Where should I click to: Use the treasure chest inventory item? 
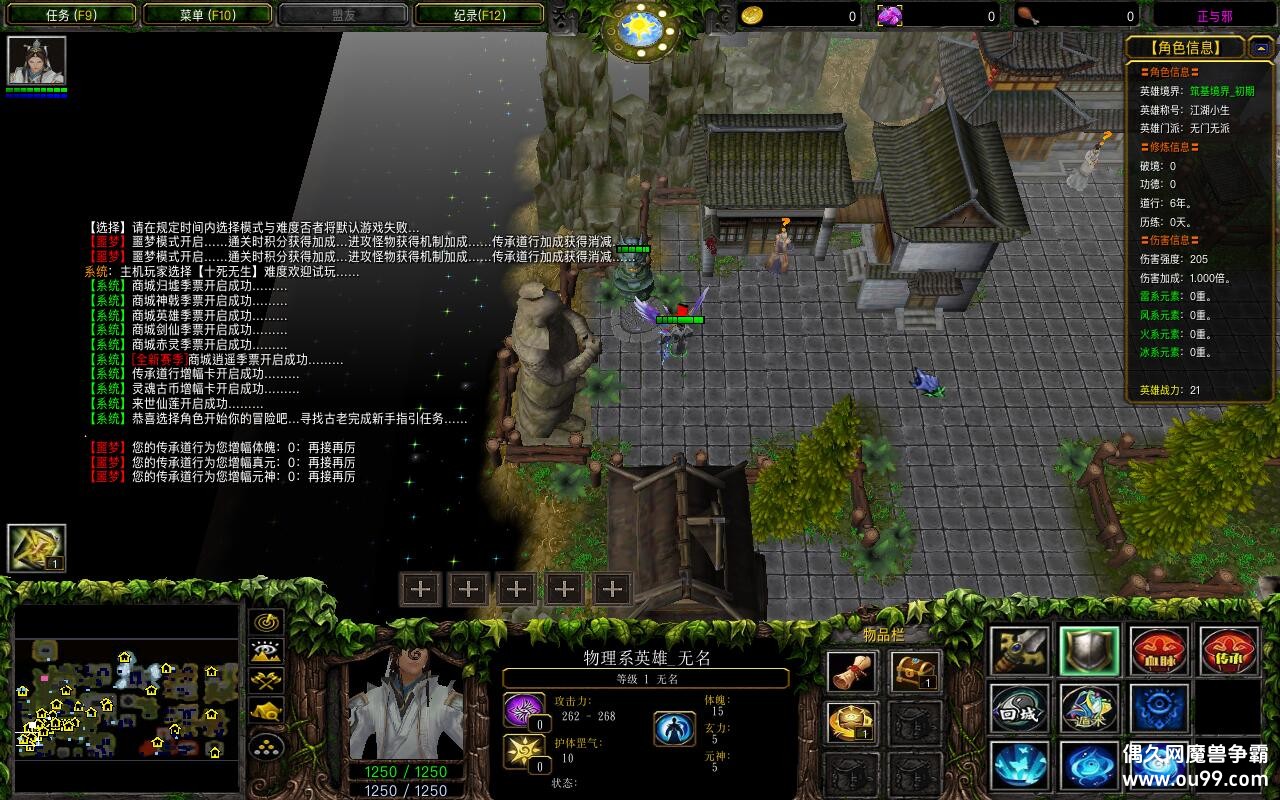click(x=915, y=672)
